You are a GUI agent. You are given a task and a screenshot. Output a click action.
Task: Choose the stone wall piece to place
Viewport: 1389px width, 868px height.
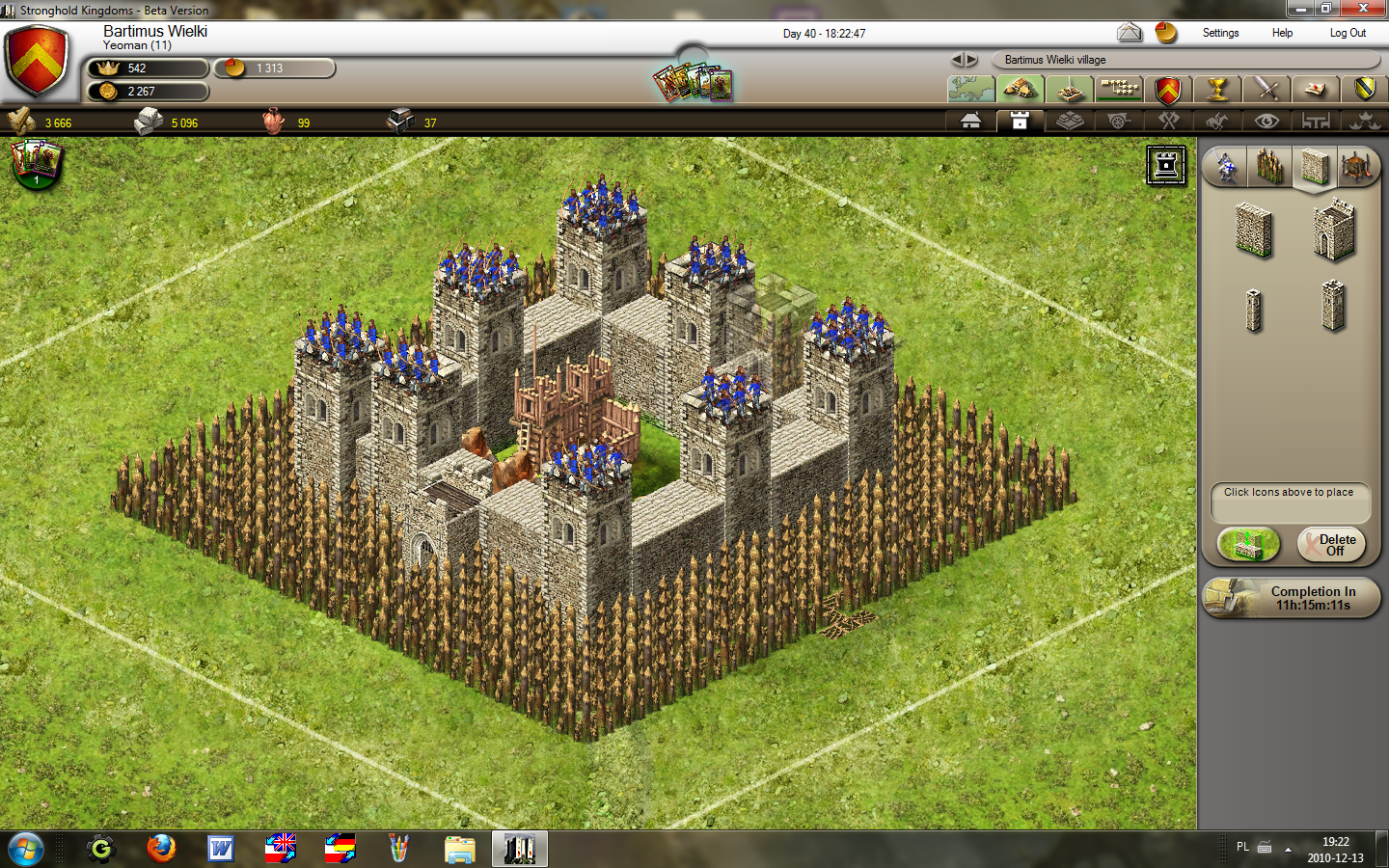(x=1254, y=231)
